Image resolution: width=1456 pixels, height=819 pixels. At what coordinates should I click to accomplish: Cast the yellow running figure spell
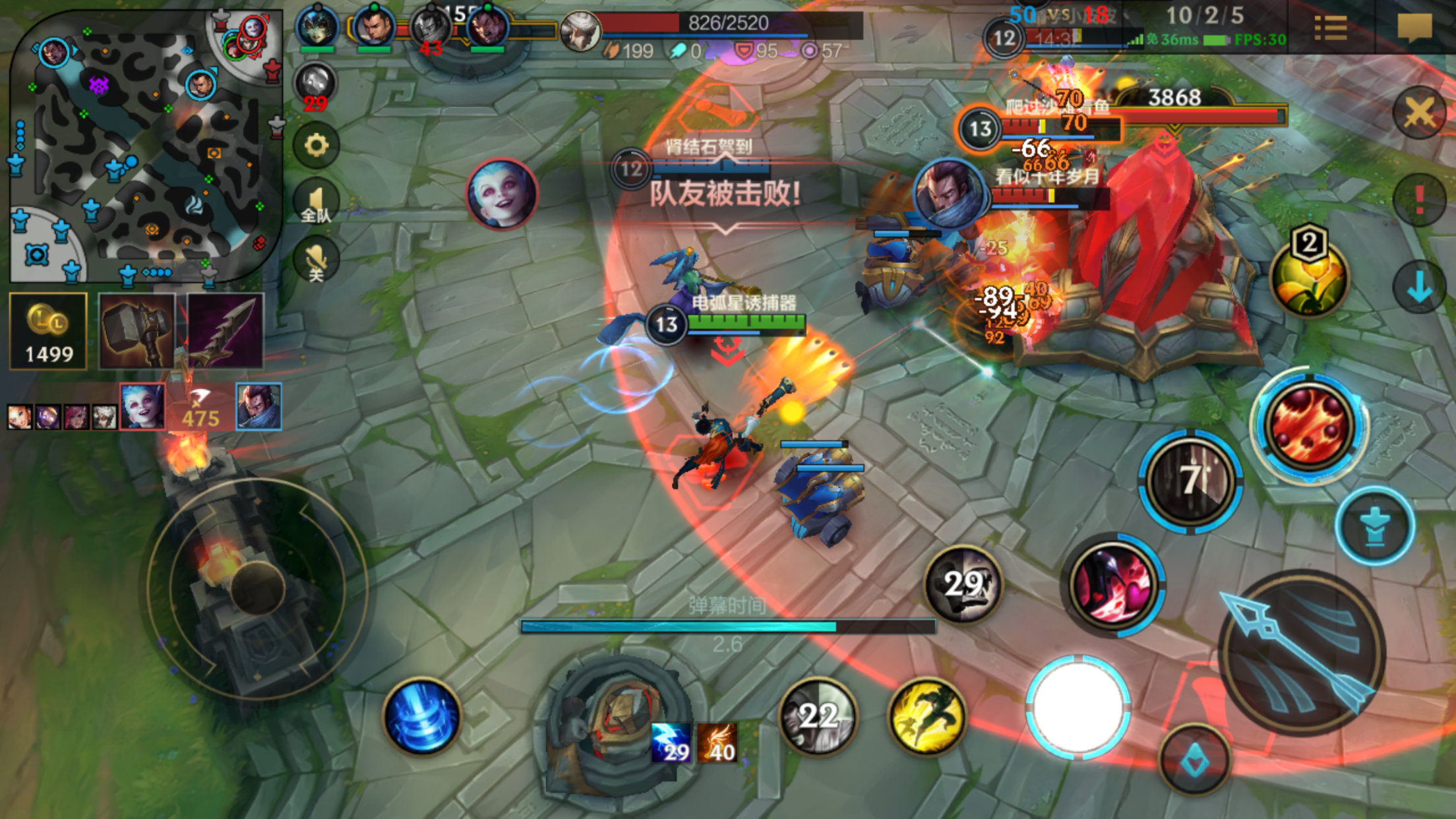point(927,716)
